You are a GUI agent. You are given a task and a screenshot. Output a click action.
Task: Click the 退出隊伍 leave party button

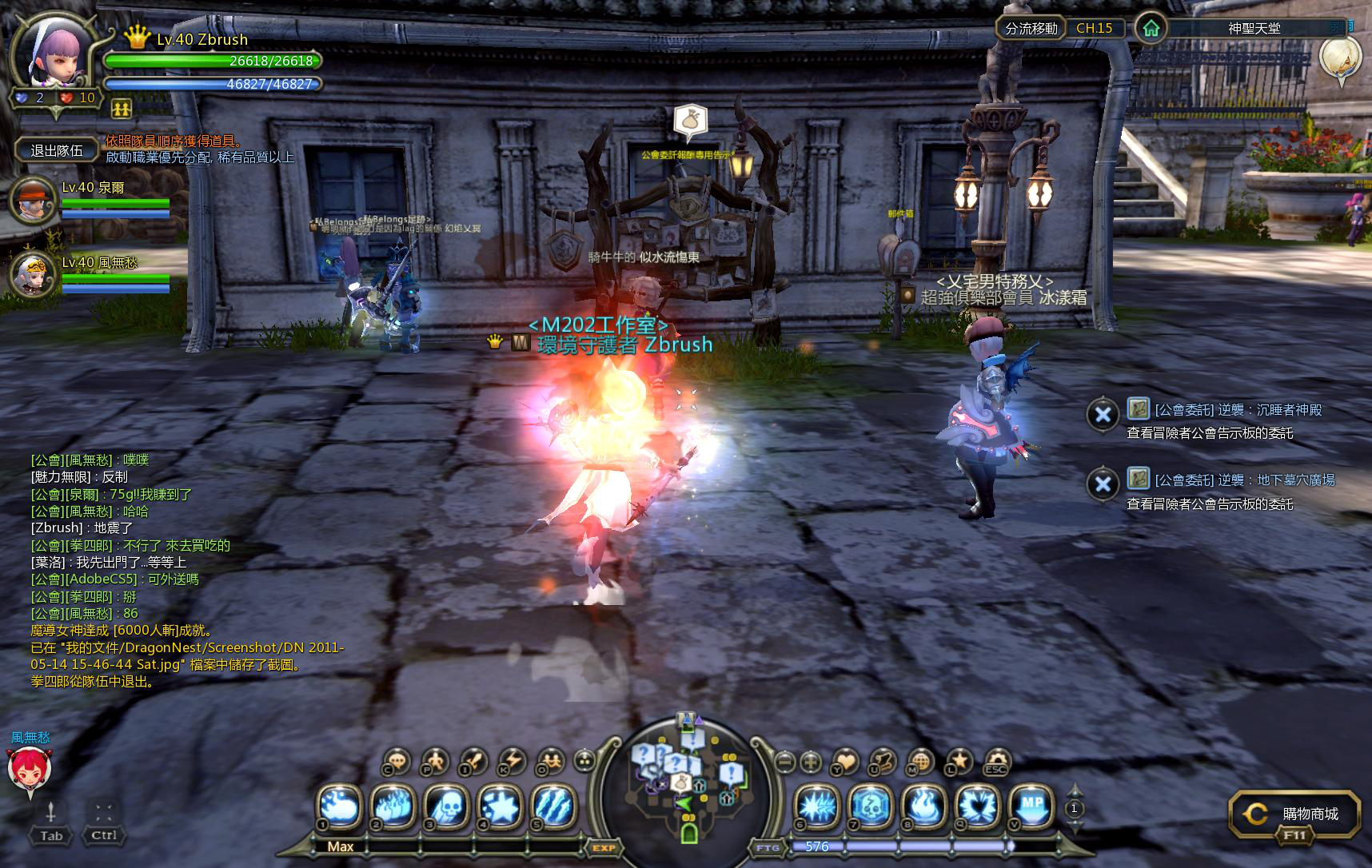[57, 150]
